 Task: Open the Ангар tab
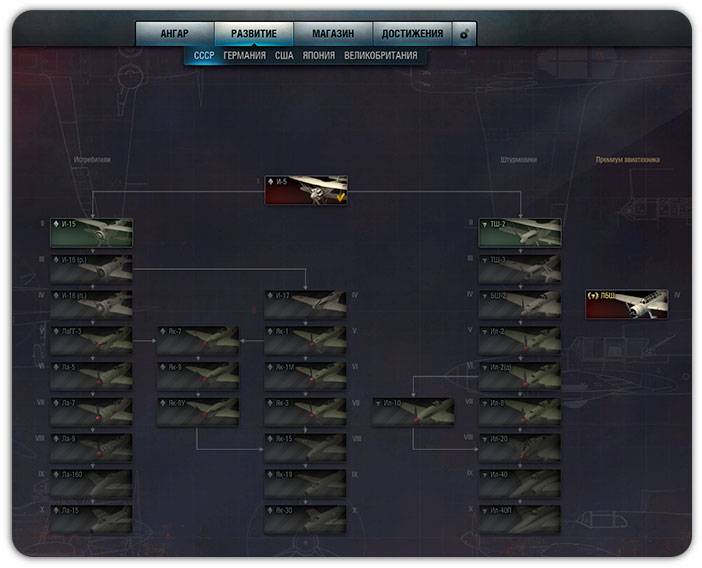(175, 34)
